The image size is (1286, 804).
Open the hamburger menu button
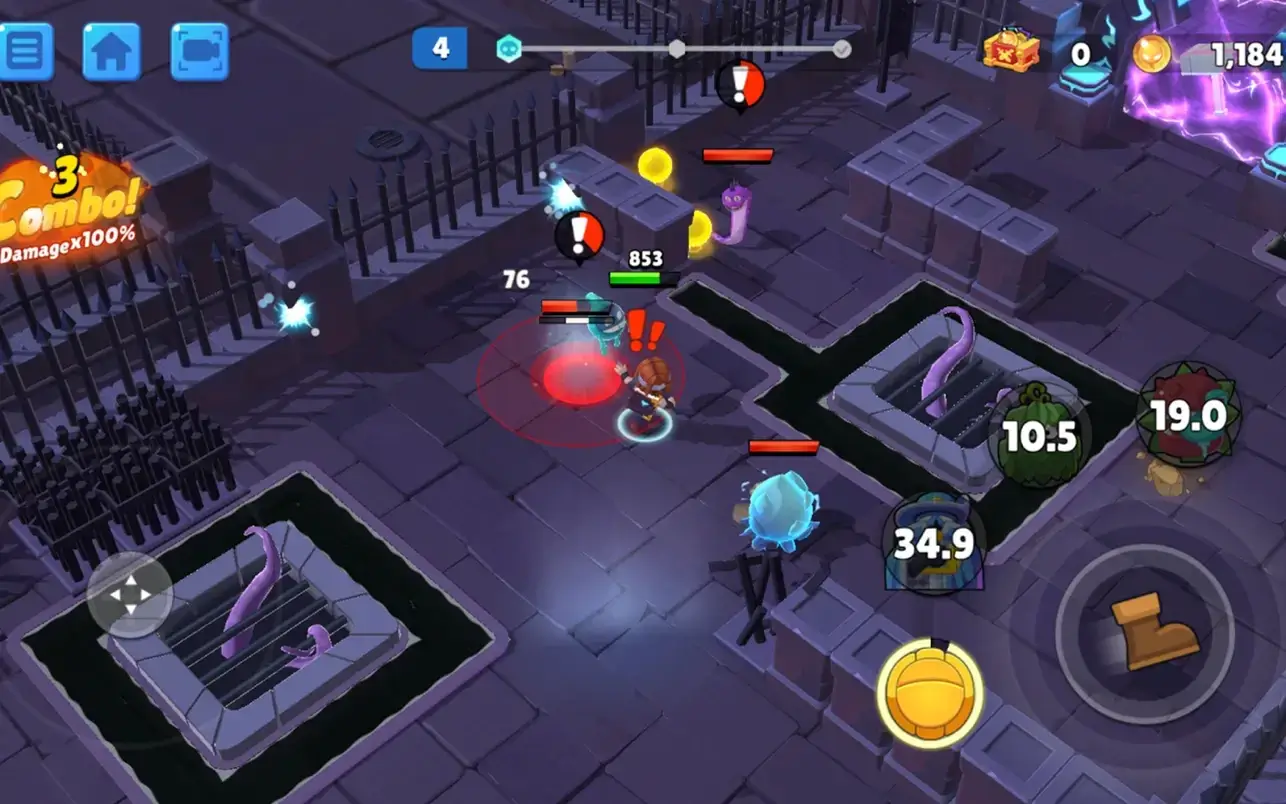25,51
